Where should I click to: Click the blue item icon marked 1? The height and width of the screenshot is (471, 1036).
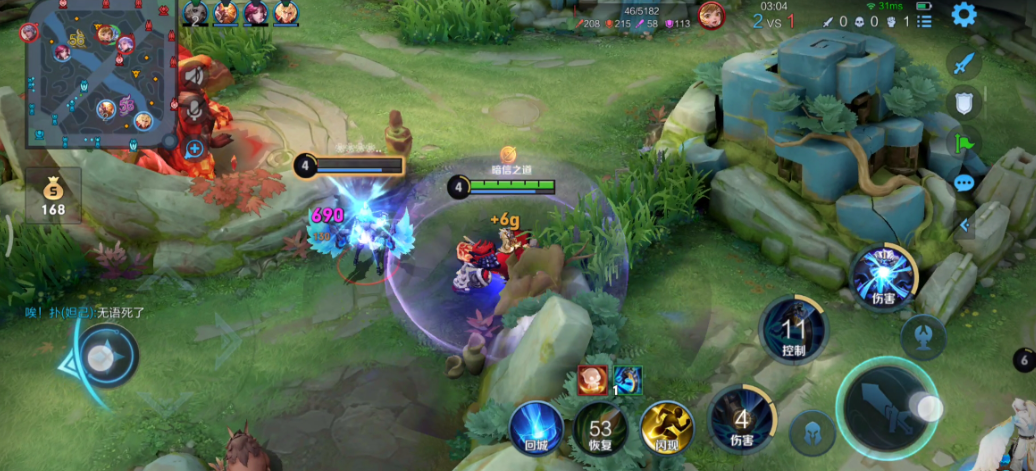click(x=628, y=380)
